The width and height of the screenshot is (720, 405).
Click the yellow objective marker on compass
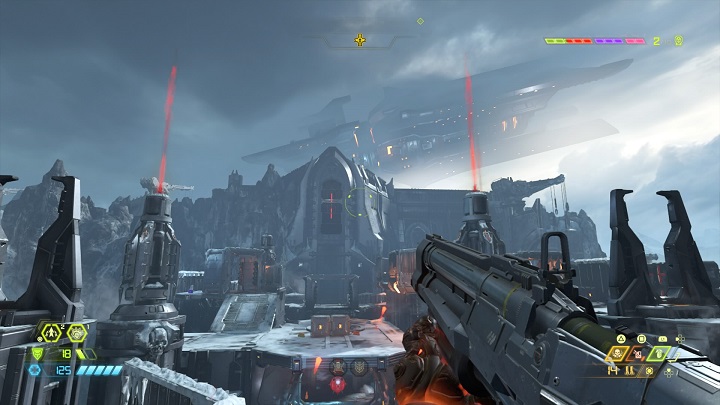[x=360, y=41]
